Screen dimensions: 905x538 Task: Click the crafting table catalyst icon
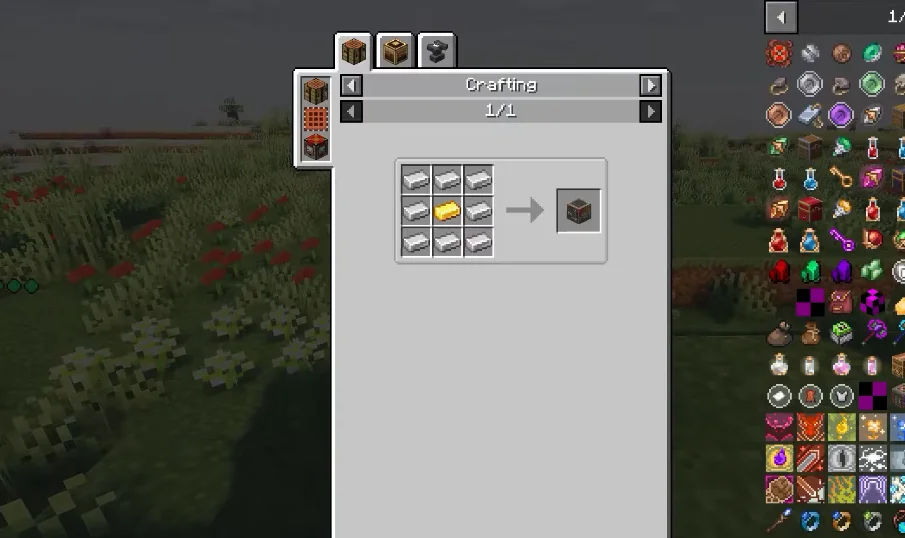316,89
